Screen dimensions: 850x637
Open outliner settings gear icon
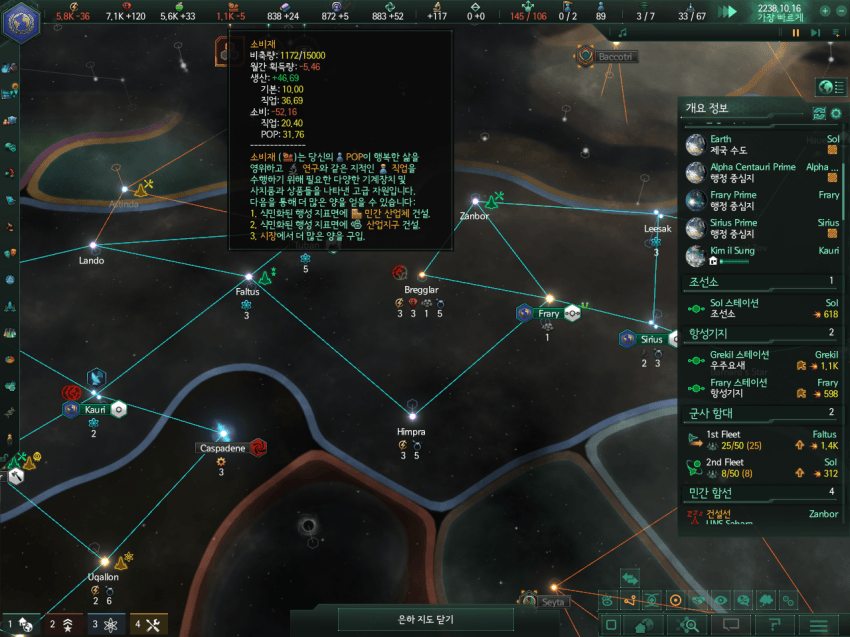coord(836,113)
